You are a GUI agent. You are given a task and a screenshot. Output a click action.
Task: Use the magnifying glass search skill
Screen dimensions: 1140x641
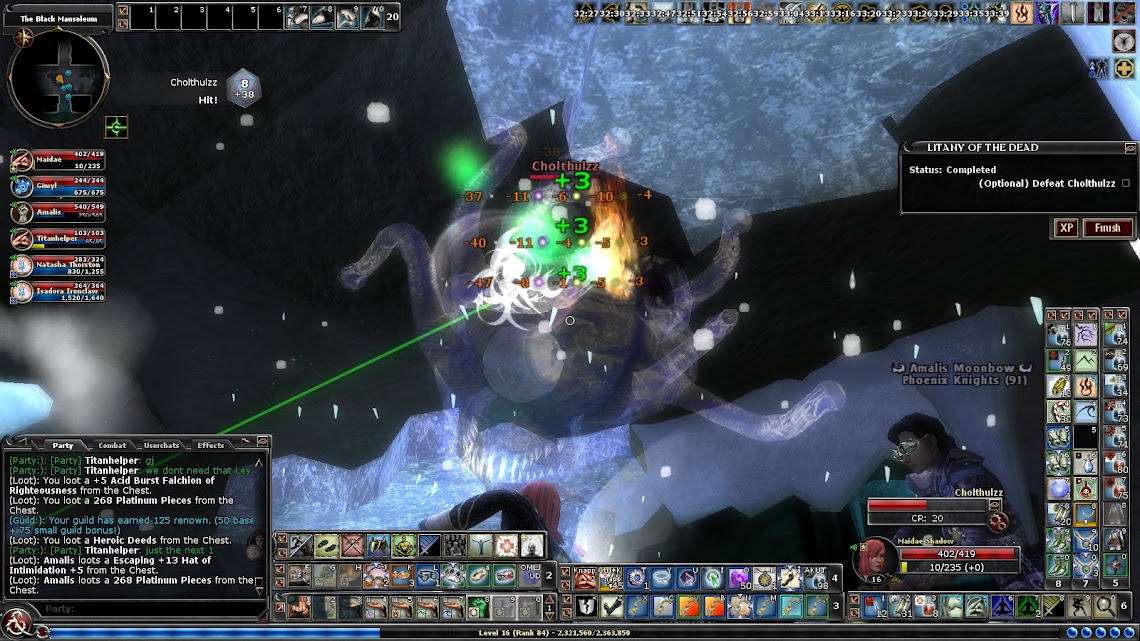pos(1104,606)
